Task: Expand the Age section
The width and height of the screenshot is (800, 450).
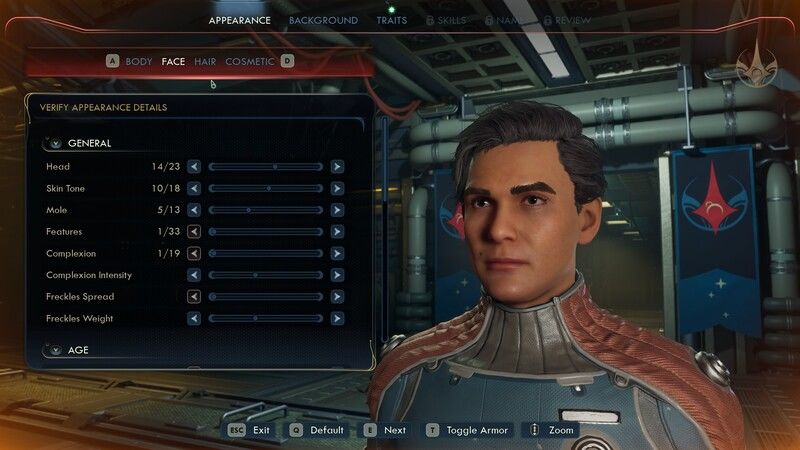Action: (56, 350)
